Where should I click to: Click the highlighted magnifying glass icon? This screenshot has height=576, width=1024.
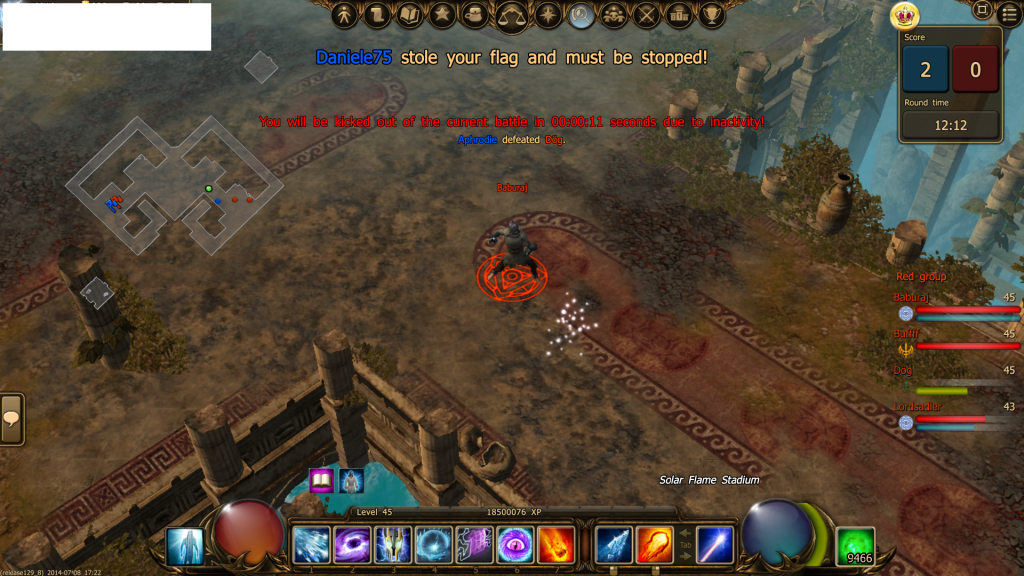pos(581,15)
